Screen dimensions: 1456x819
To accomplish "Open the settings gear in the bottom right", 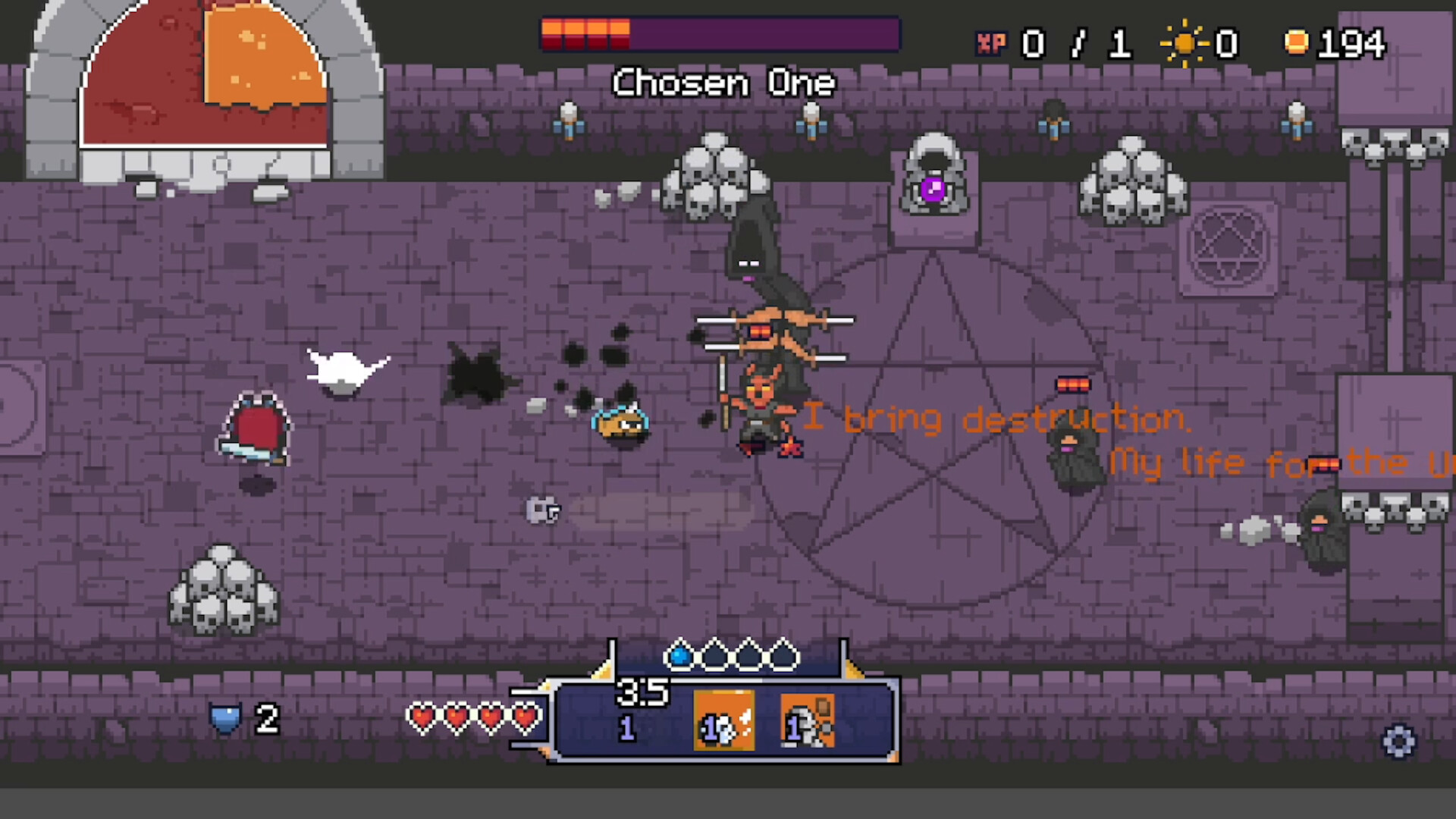I will click(x=1399, y=742).
